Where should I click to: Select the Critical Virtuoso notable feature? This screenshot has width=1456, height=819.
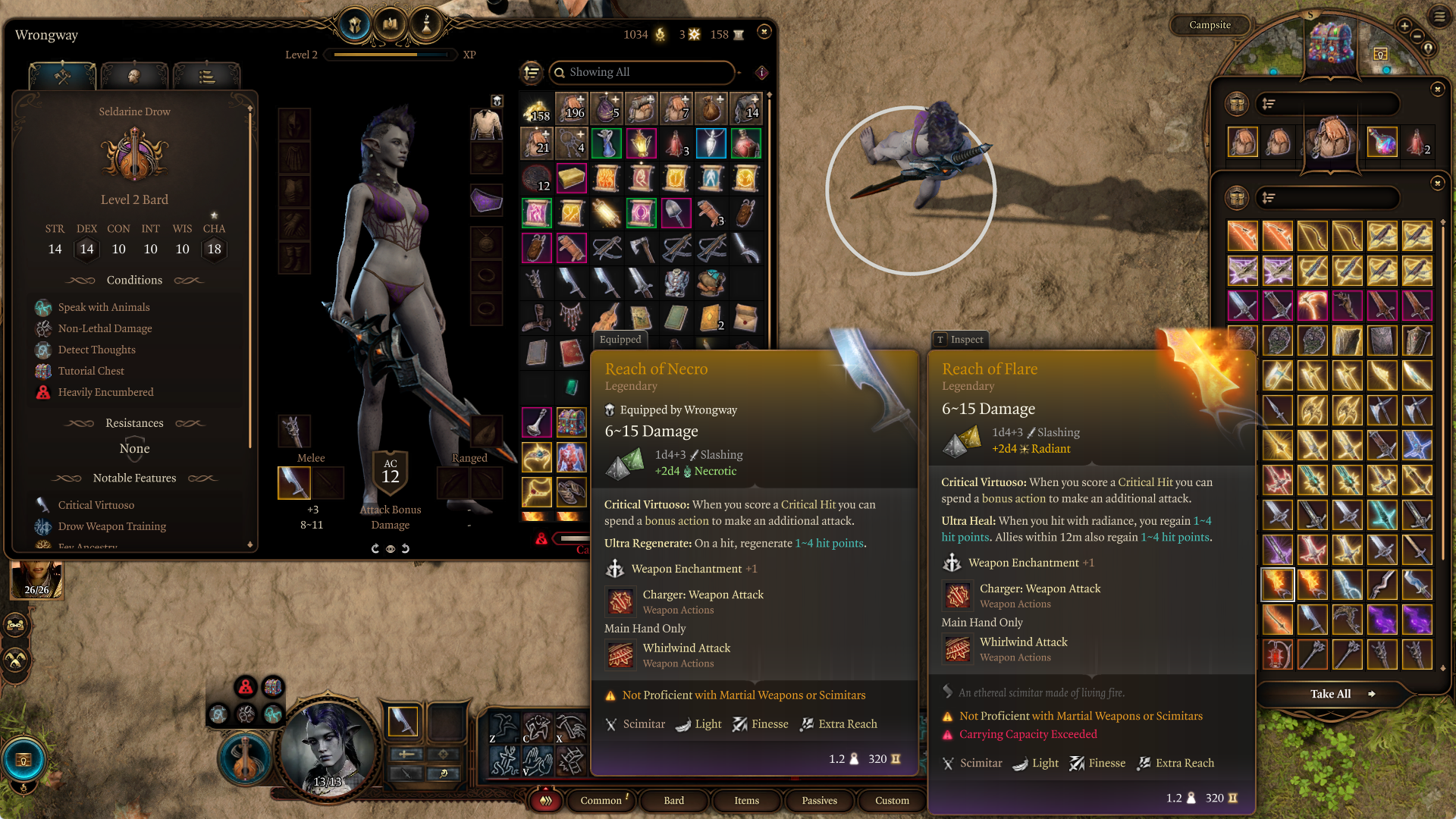point(96,505)
